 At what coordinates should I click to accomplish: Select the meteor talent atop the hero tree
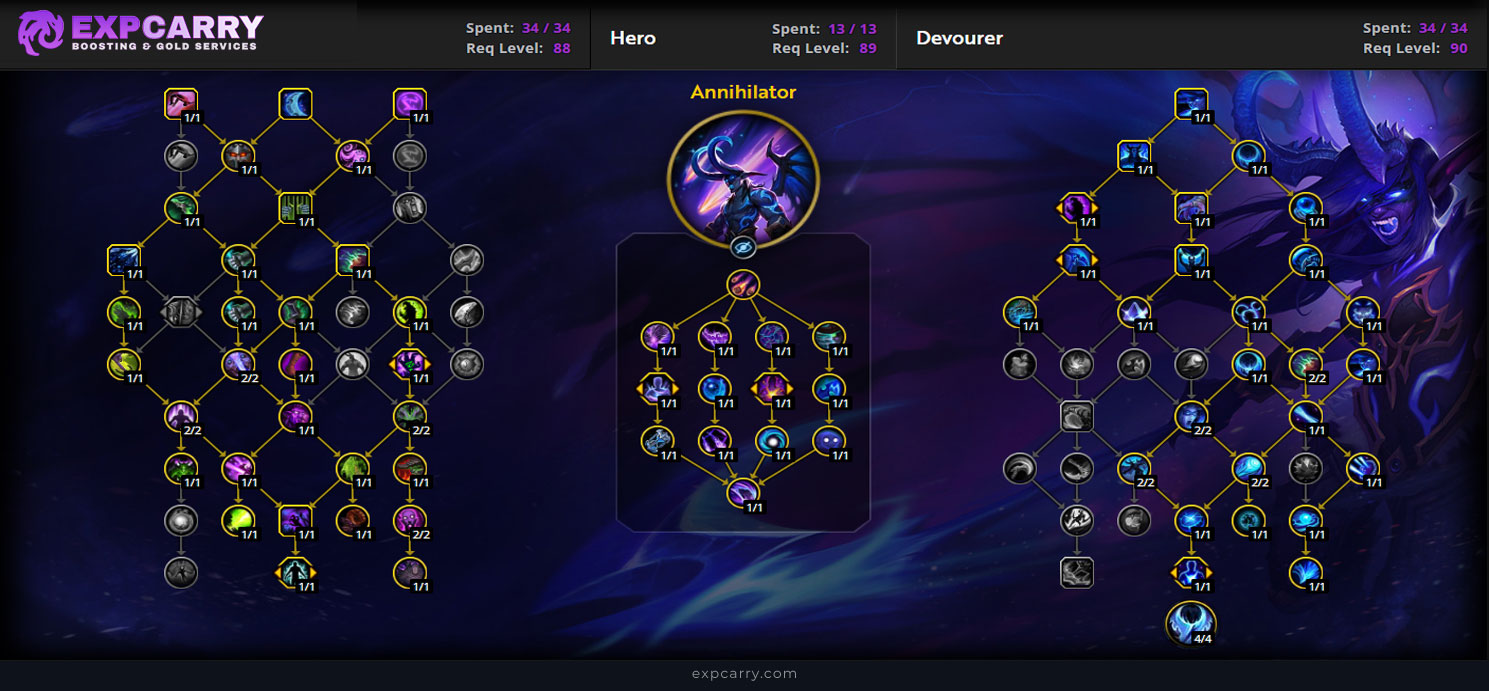pyautogui.click(x=743, y=285)
